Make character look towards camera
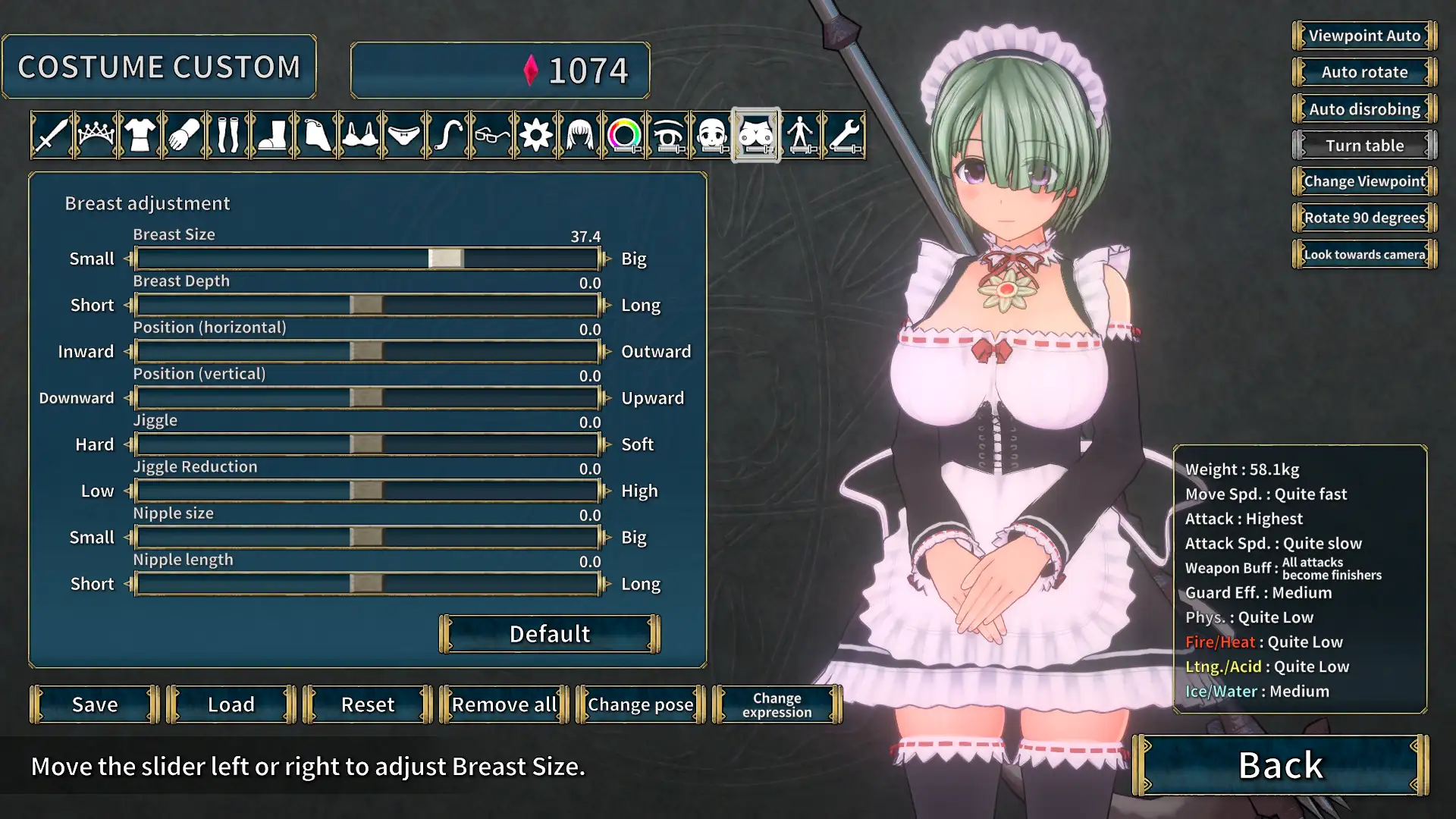The image size is (1456, 819). pos(1364,254)
